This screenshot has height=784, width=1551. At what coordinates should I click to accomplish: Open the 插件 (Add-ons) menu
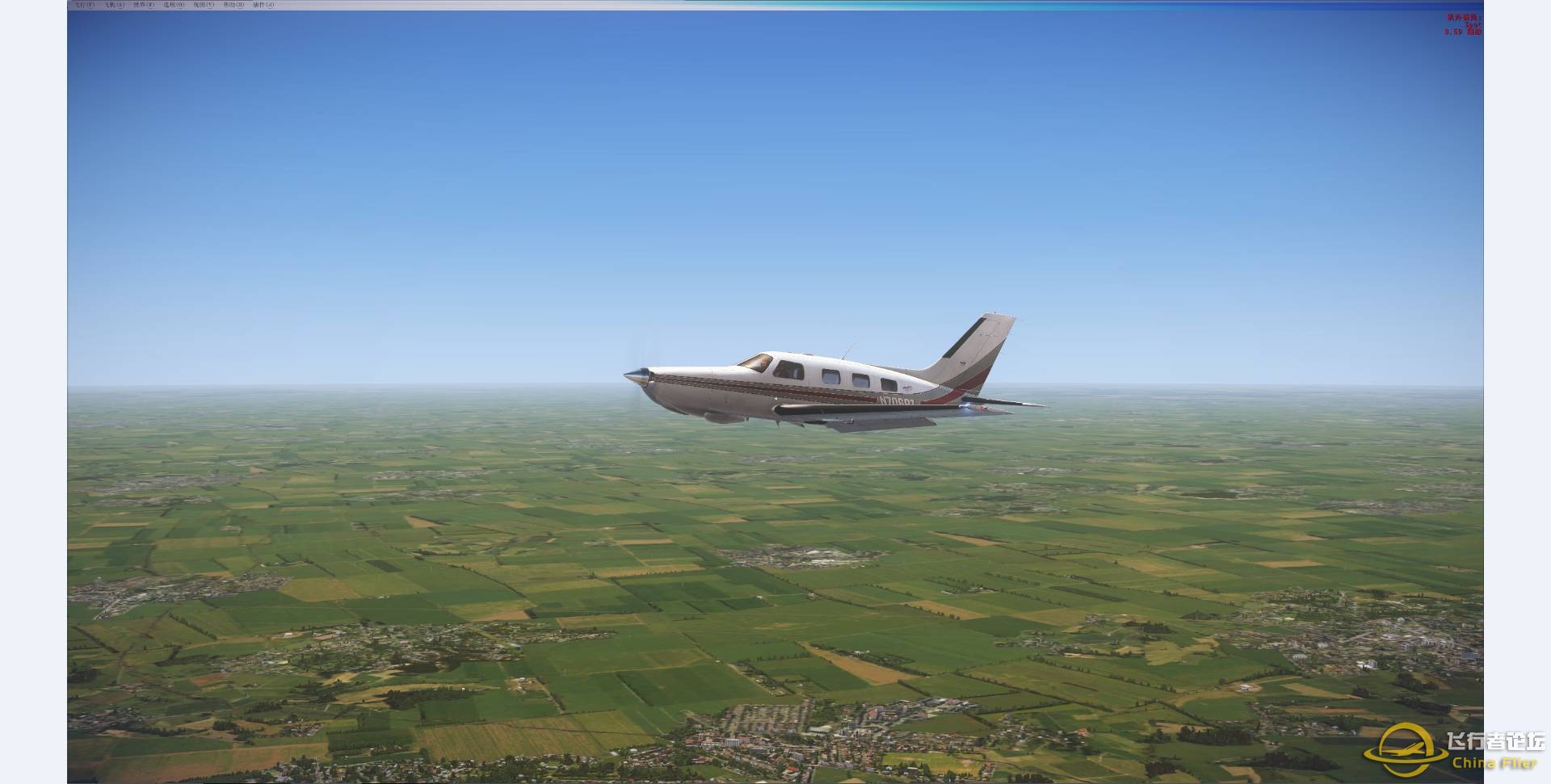(263, 5)
